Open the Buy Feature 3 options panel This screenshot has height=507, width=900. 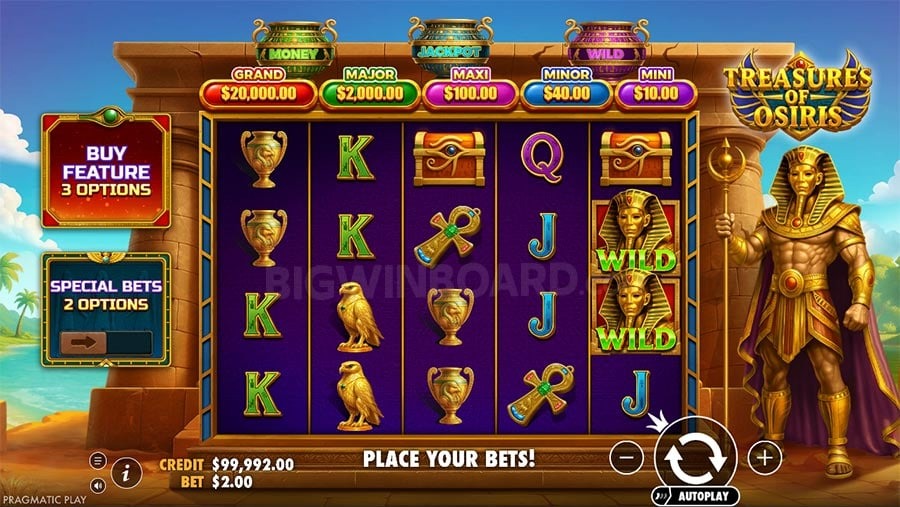pyautogui.click(x=106, y=170)
